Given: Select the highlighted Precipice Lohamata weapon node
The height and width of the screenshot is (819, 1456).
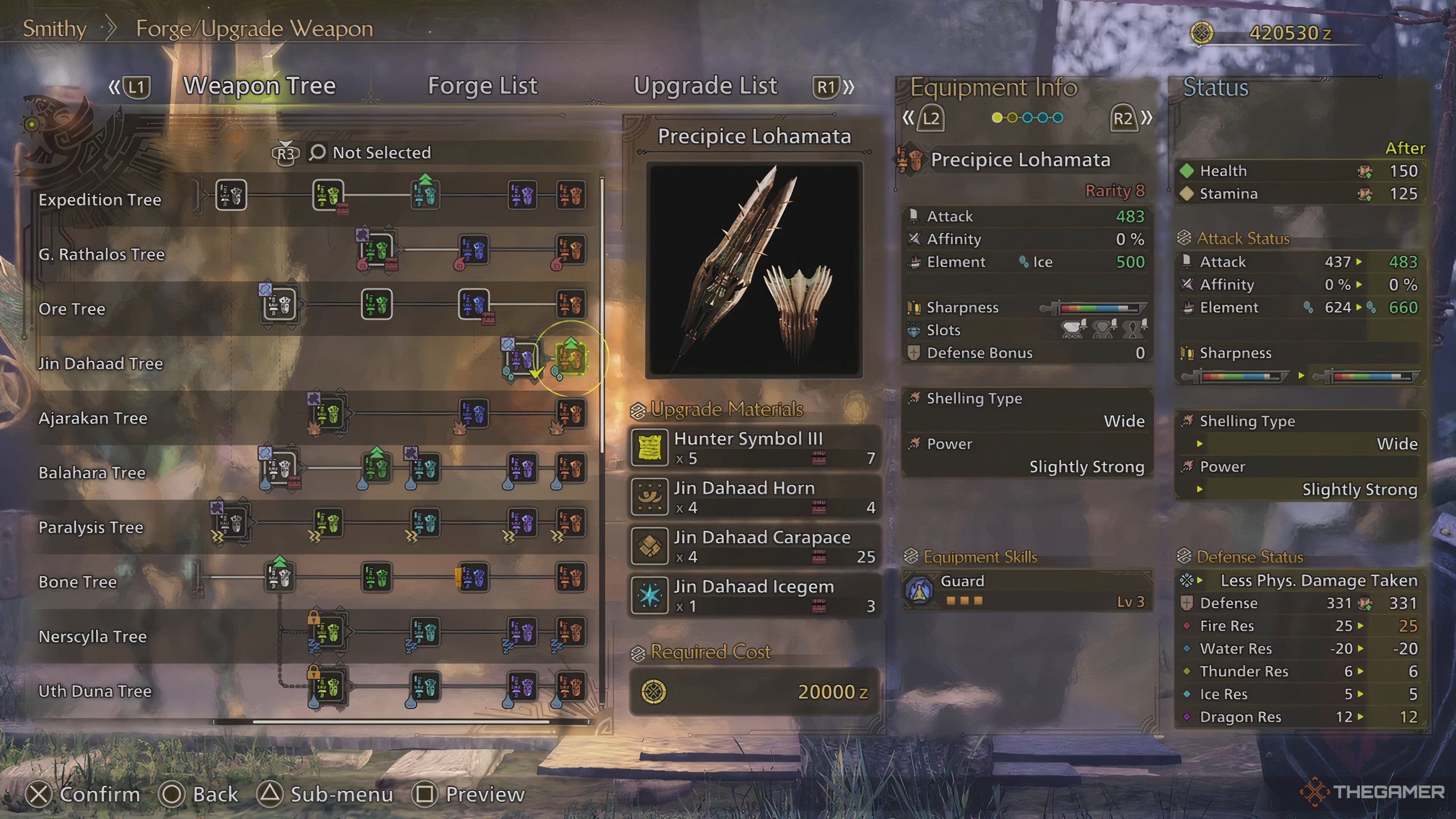Looking at the screenshot, I should pyautogui.click(x=570, y=359).
